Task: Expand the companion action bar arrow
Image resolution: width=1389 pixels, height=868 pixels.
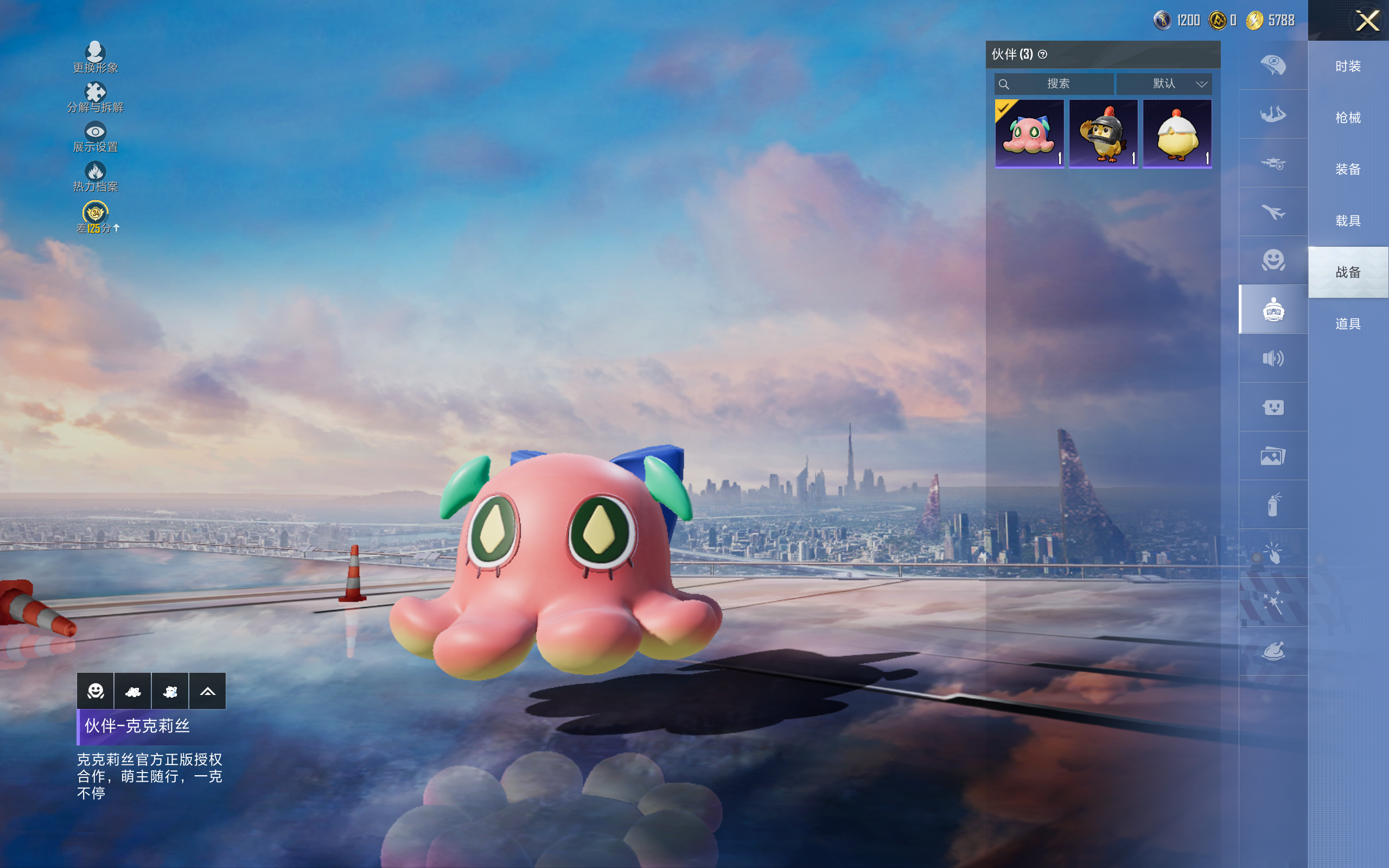Action: click(207, 691)
